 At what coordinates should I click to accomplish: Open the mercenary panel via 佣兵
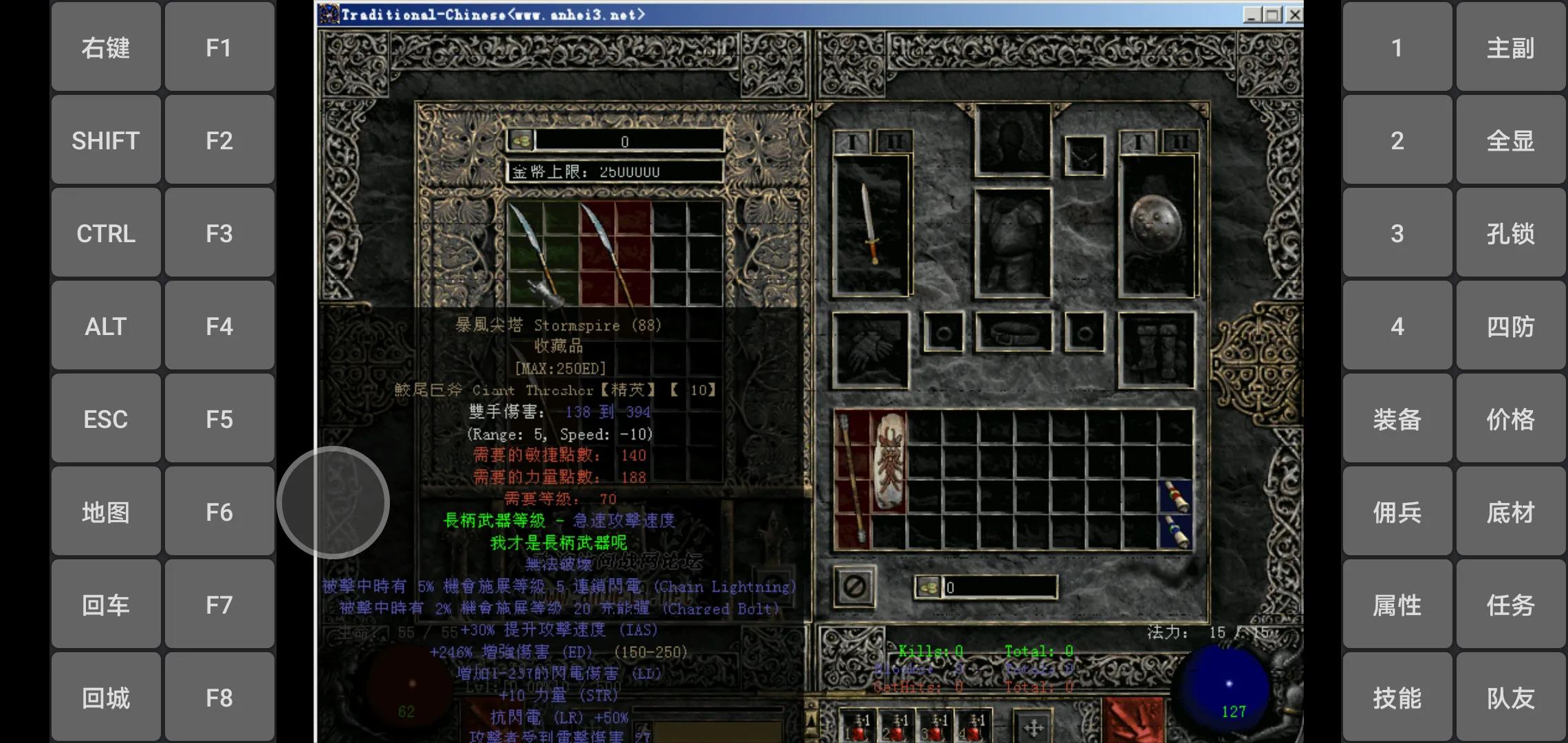coord(1397,512)
